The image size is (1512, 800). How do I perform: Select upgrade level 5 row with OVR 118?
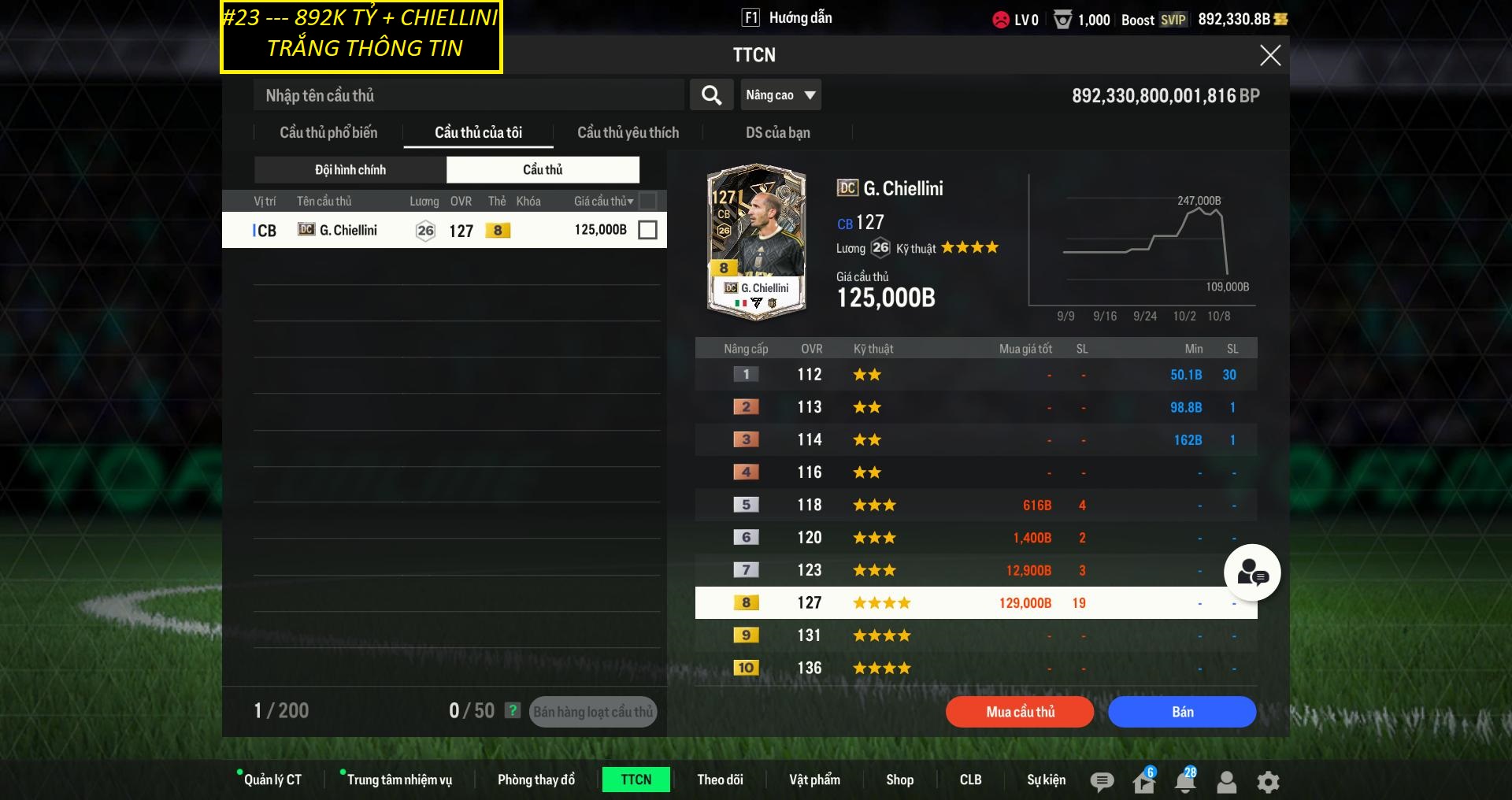(976, 505)
